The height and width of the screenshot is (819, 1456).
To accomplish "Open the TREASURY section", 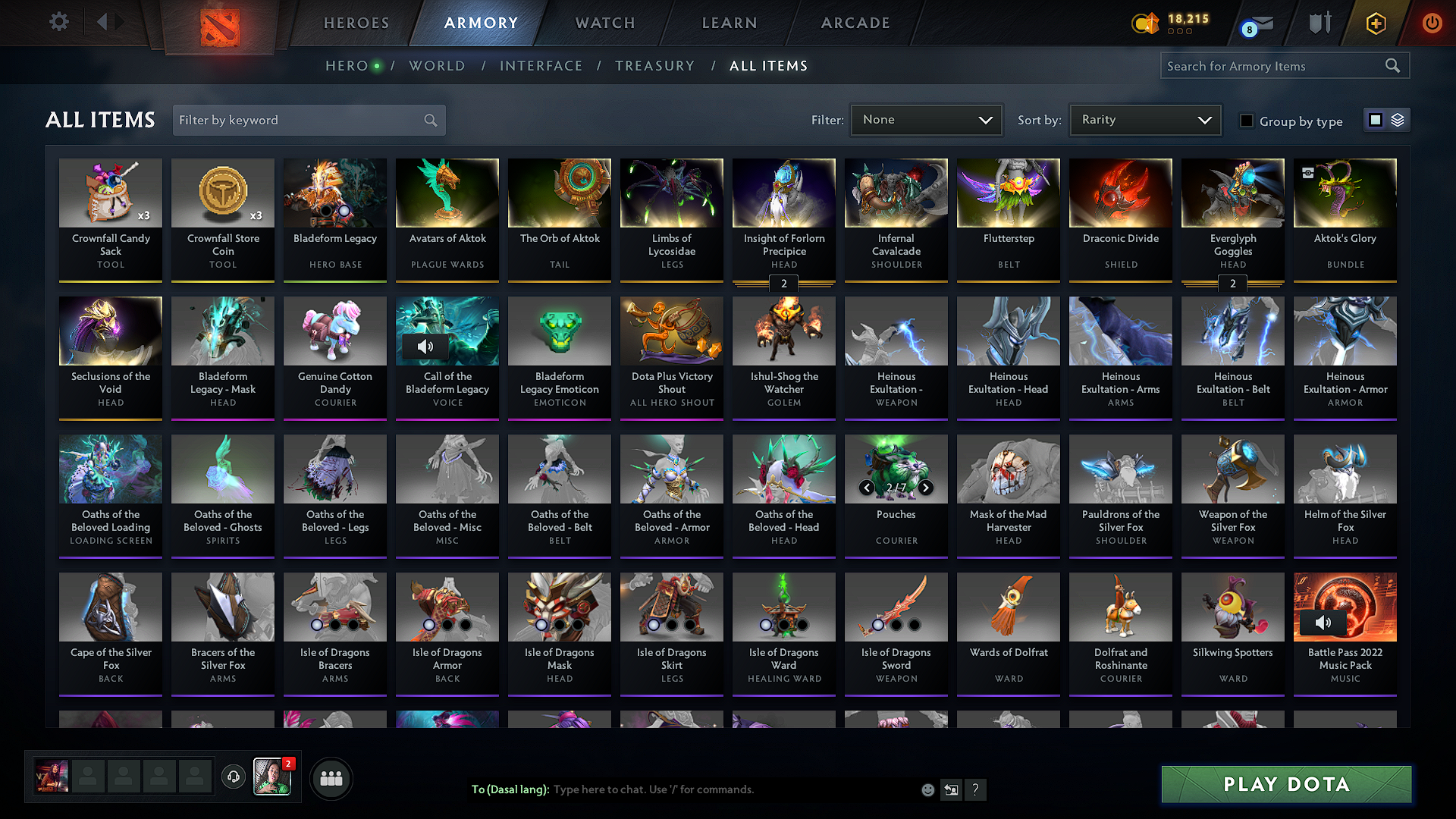I will pos(654,66).
